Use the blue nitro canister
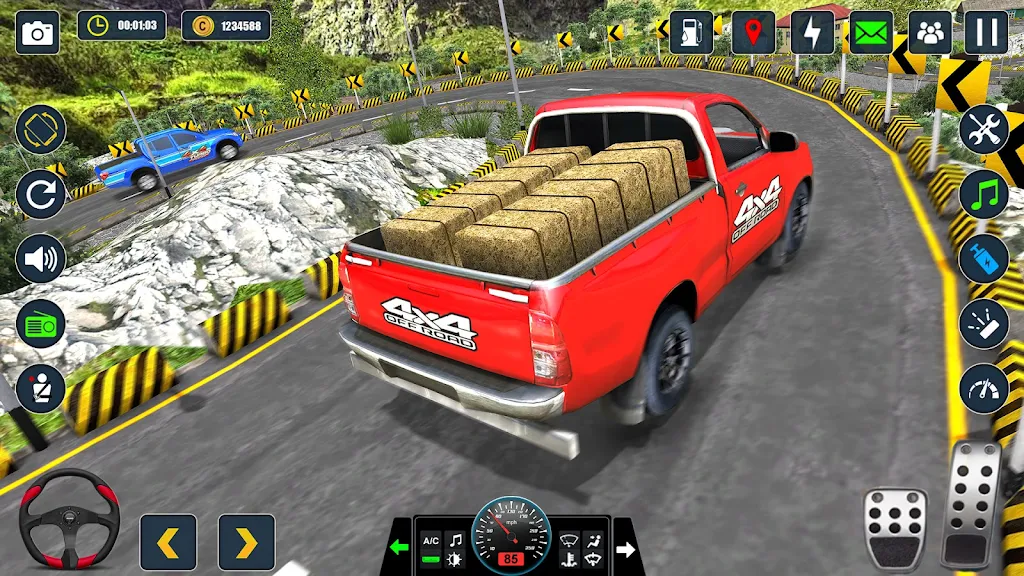Screen dimensions: 1024x576 984,259
